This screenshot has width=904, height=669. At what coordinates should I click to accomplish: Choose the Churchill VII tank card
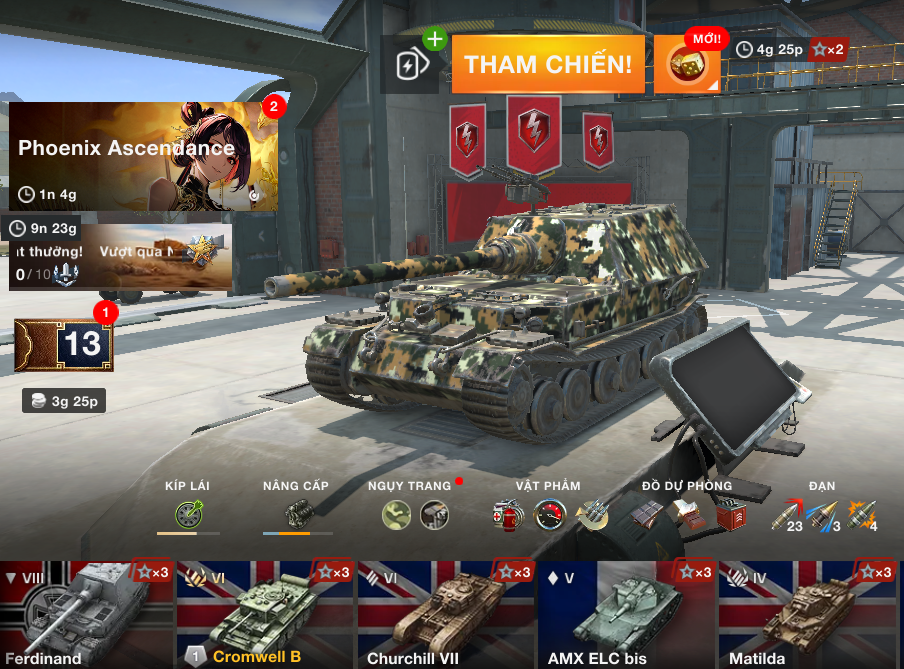pyautogui.click(x=446, y=614)
